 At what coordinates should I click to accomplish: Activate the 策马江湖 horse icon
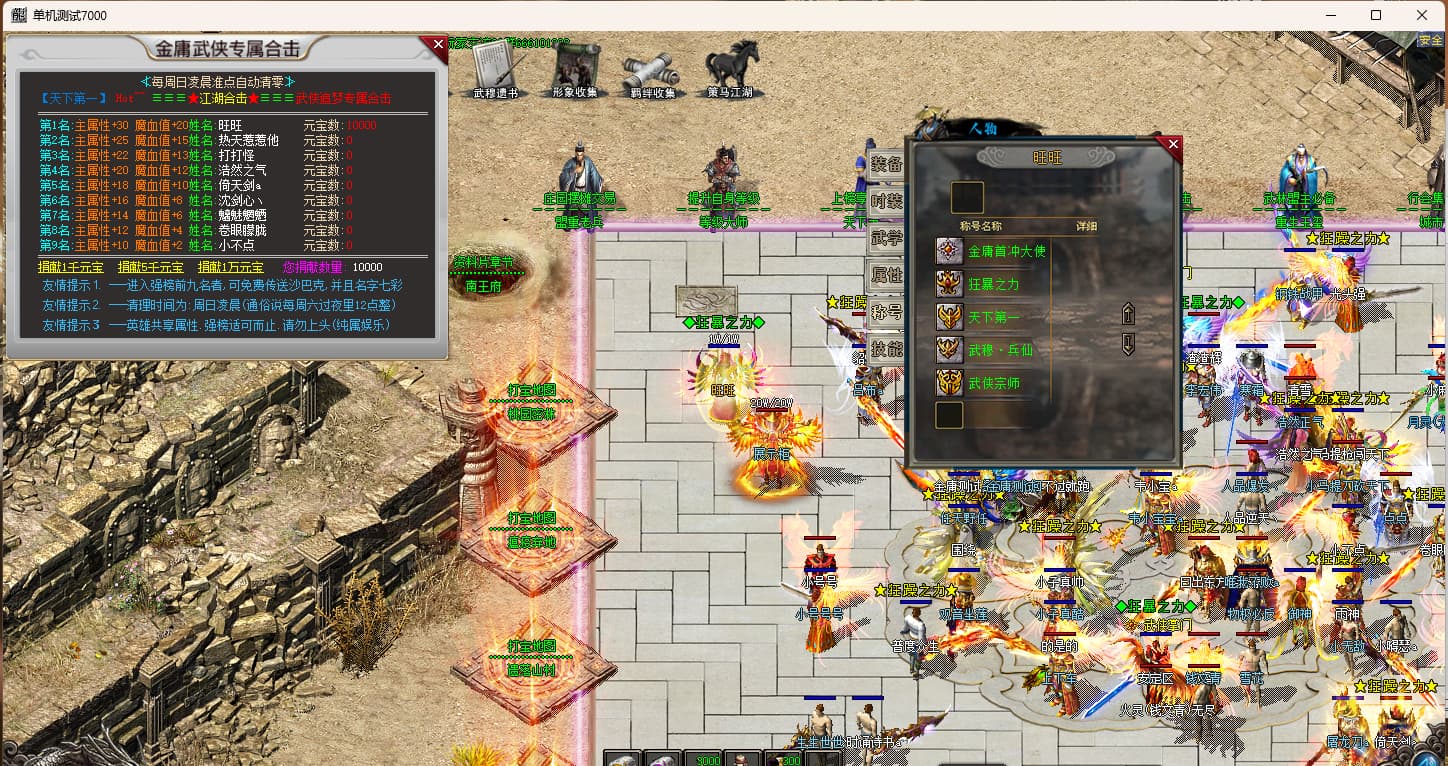click(x=731, y=70)
